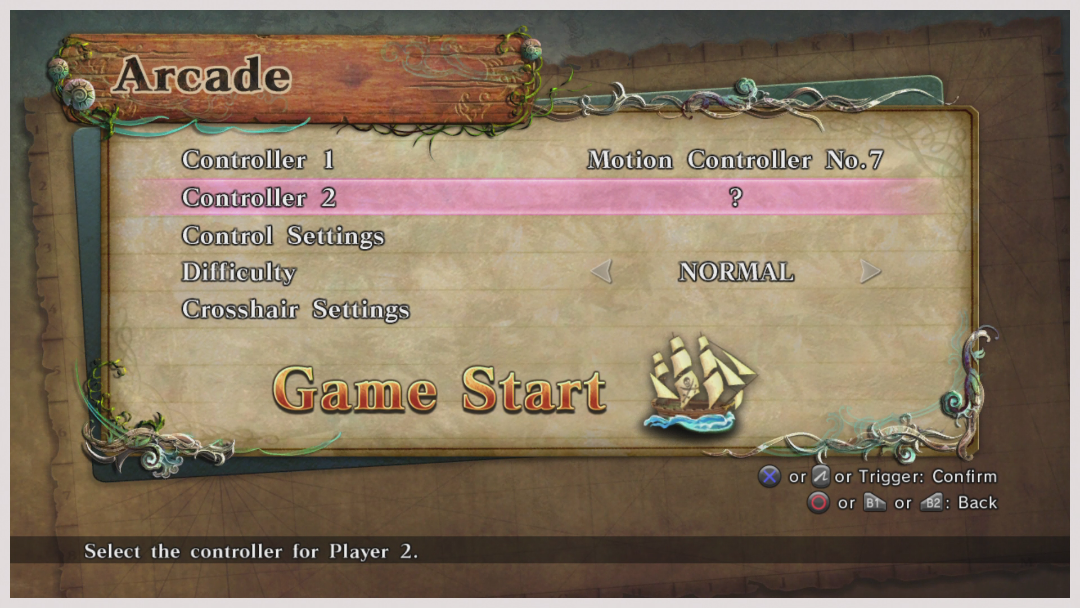Select the Controller 1 row

[x=258, y=160]
